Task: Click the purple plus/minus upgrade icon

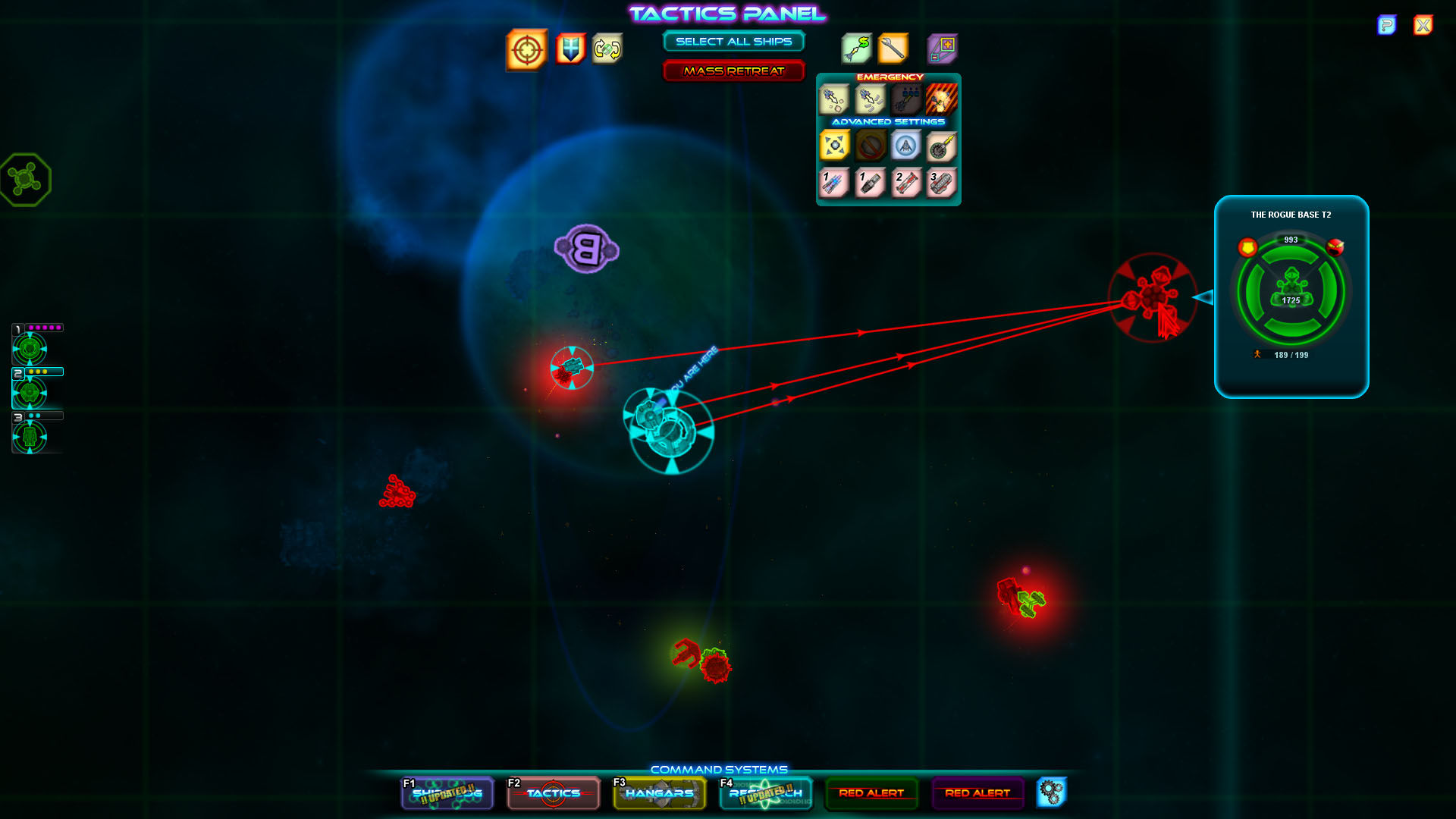Action: tap(942, 48)
